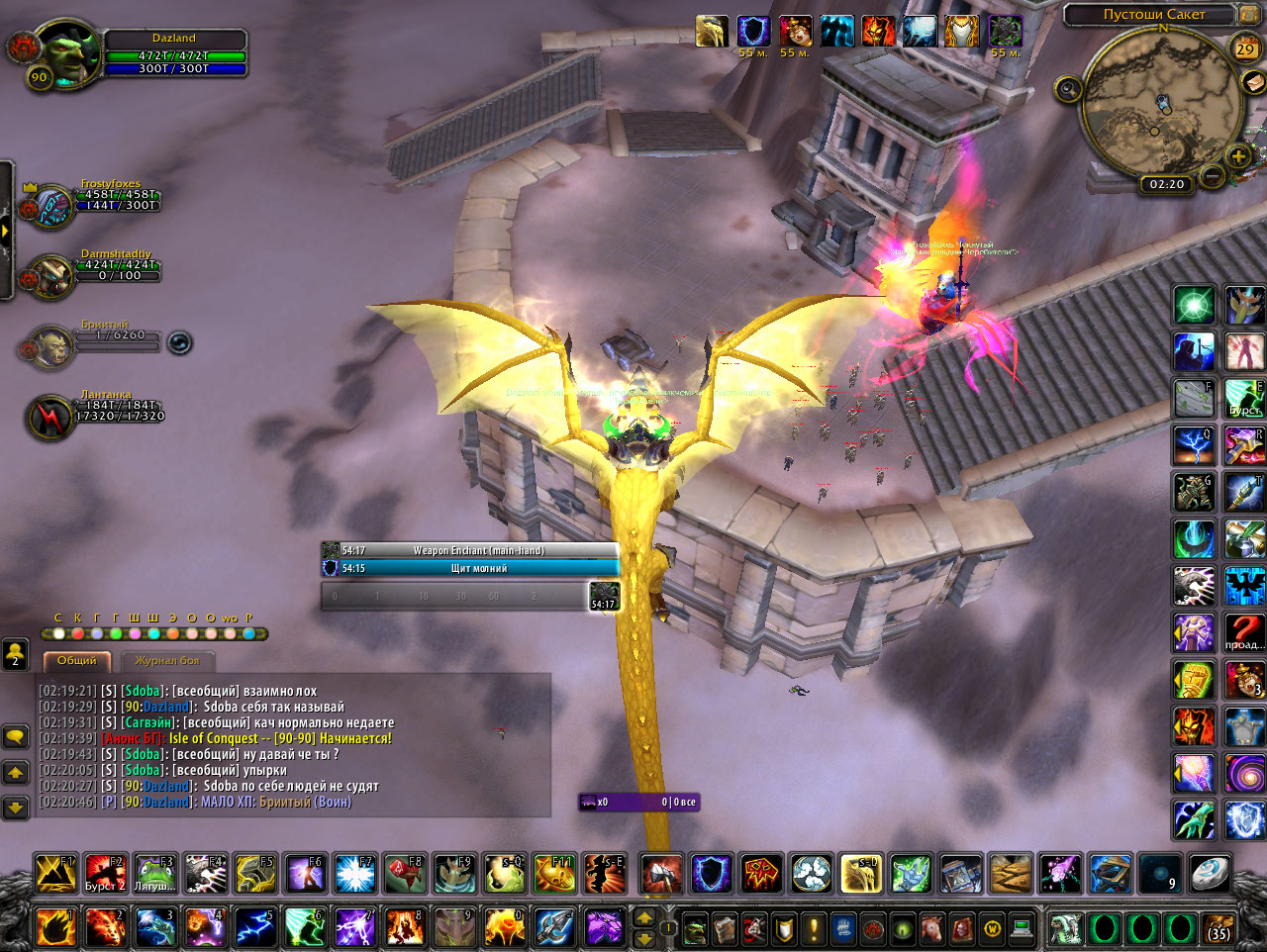This screenshot has height=952, width=1267.
Task: Open the calendar showing day 29
Action: (1244, 48)
